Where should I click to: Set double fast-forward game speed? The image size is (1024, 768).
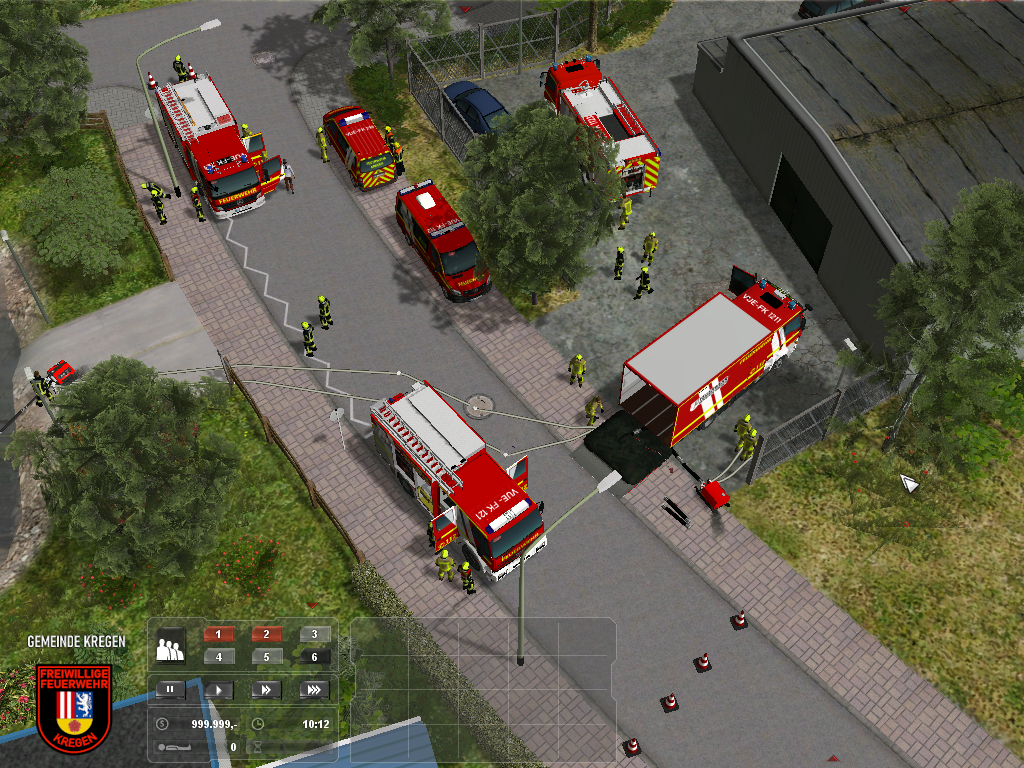[x=266, y=689]
